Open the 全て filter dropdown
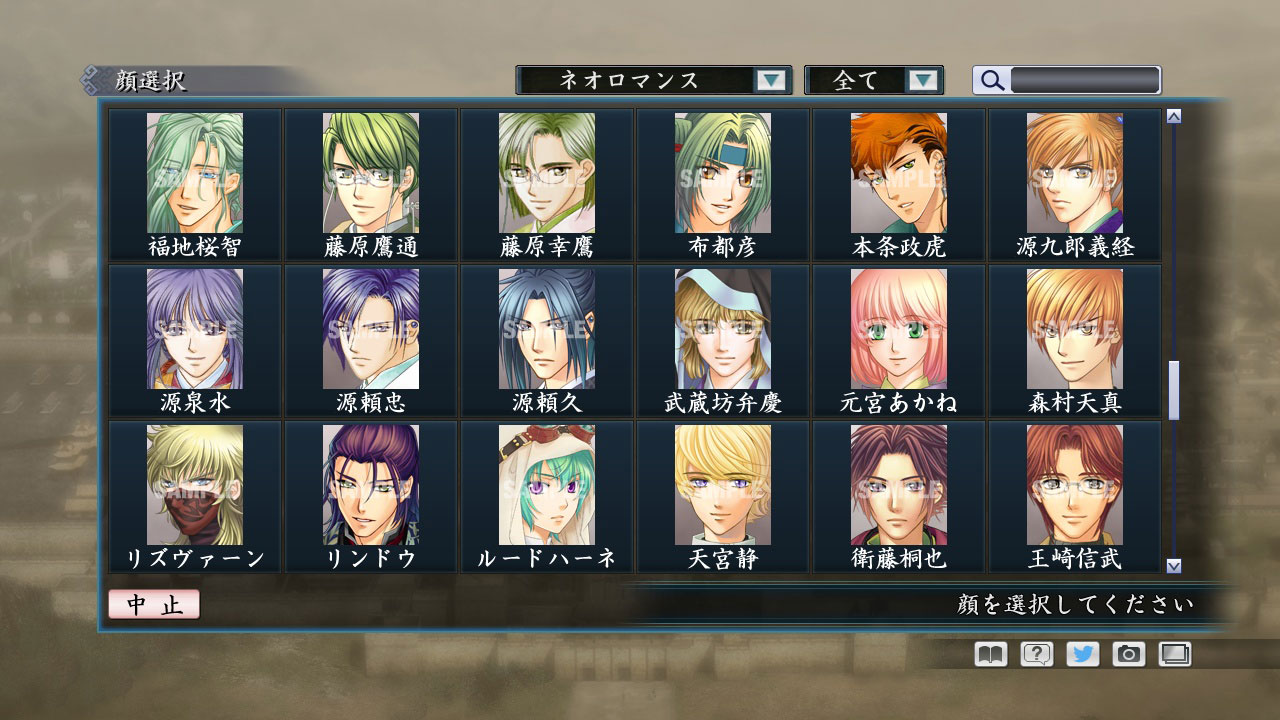This screenshot has height=720, width=1280. 865,80
